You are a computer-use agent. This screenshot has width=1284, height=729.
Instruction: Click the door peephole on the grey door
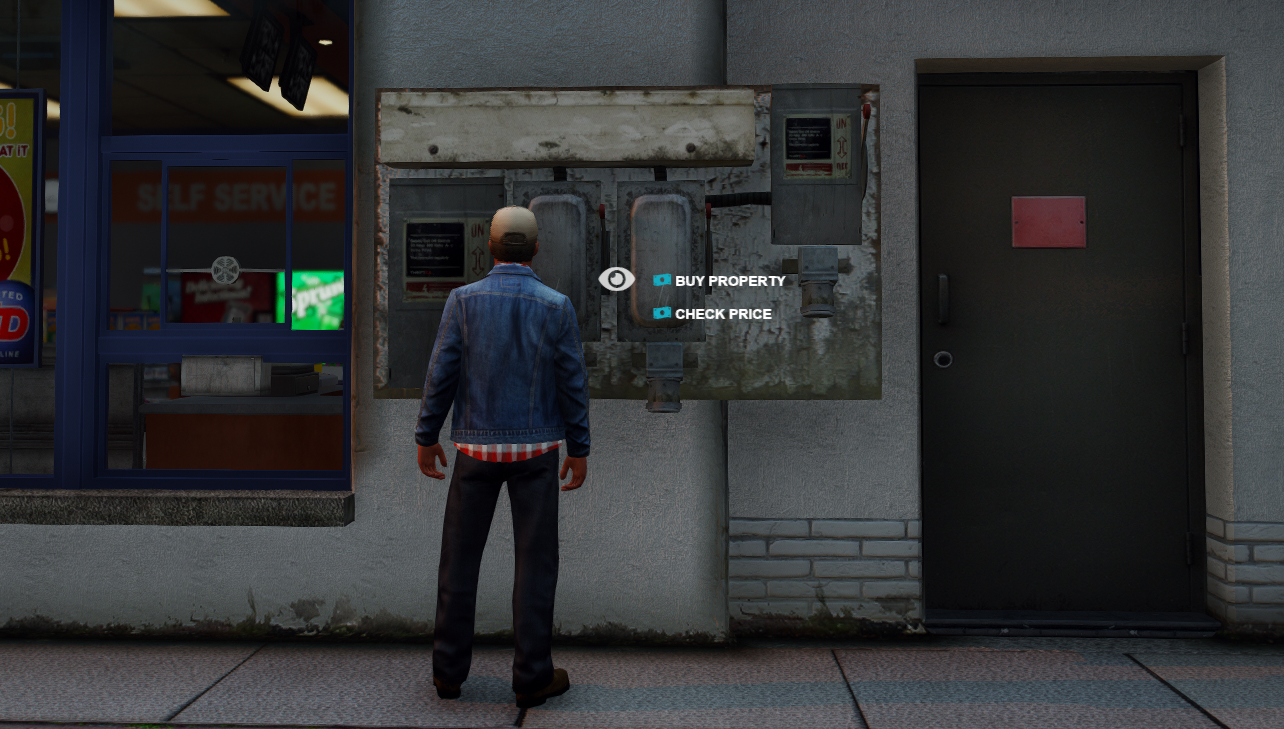click(x=945, y=357)
